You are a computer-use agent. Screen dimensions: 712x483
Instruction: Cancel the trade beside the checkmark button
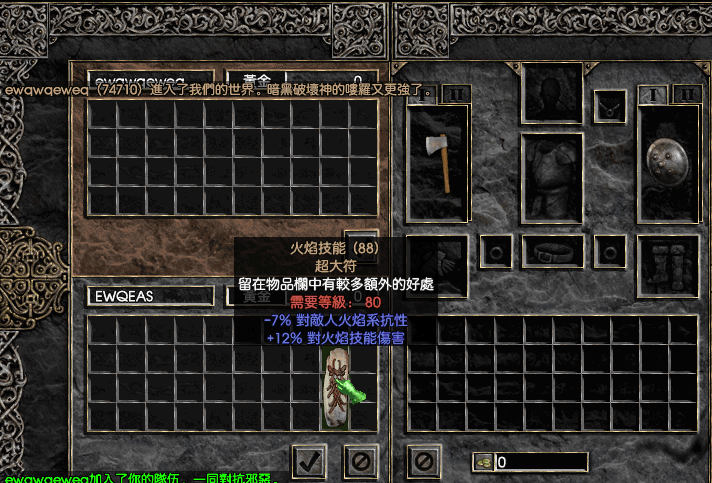pos(360,461)
